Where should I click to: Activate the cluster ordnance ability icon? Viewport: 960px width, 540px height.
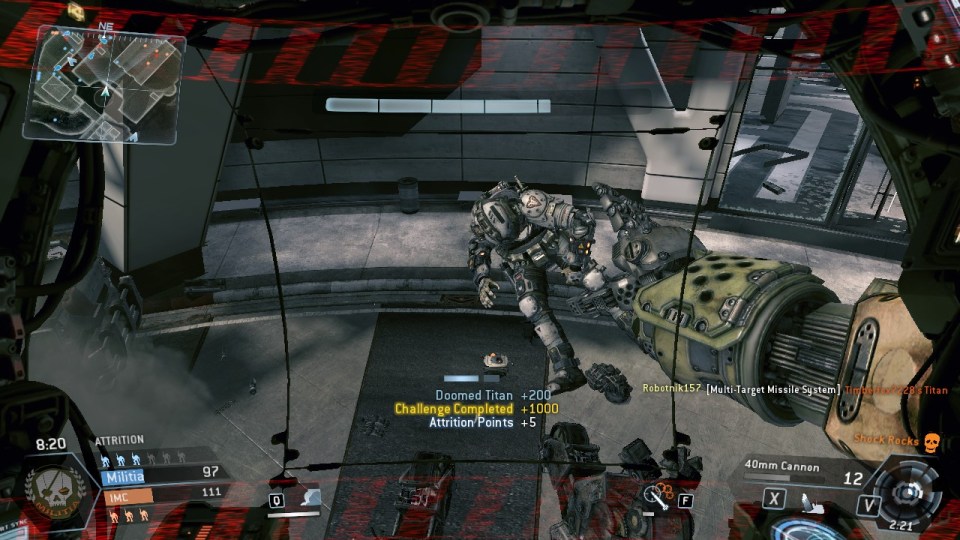click(x=658, y=493)
